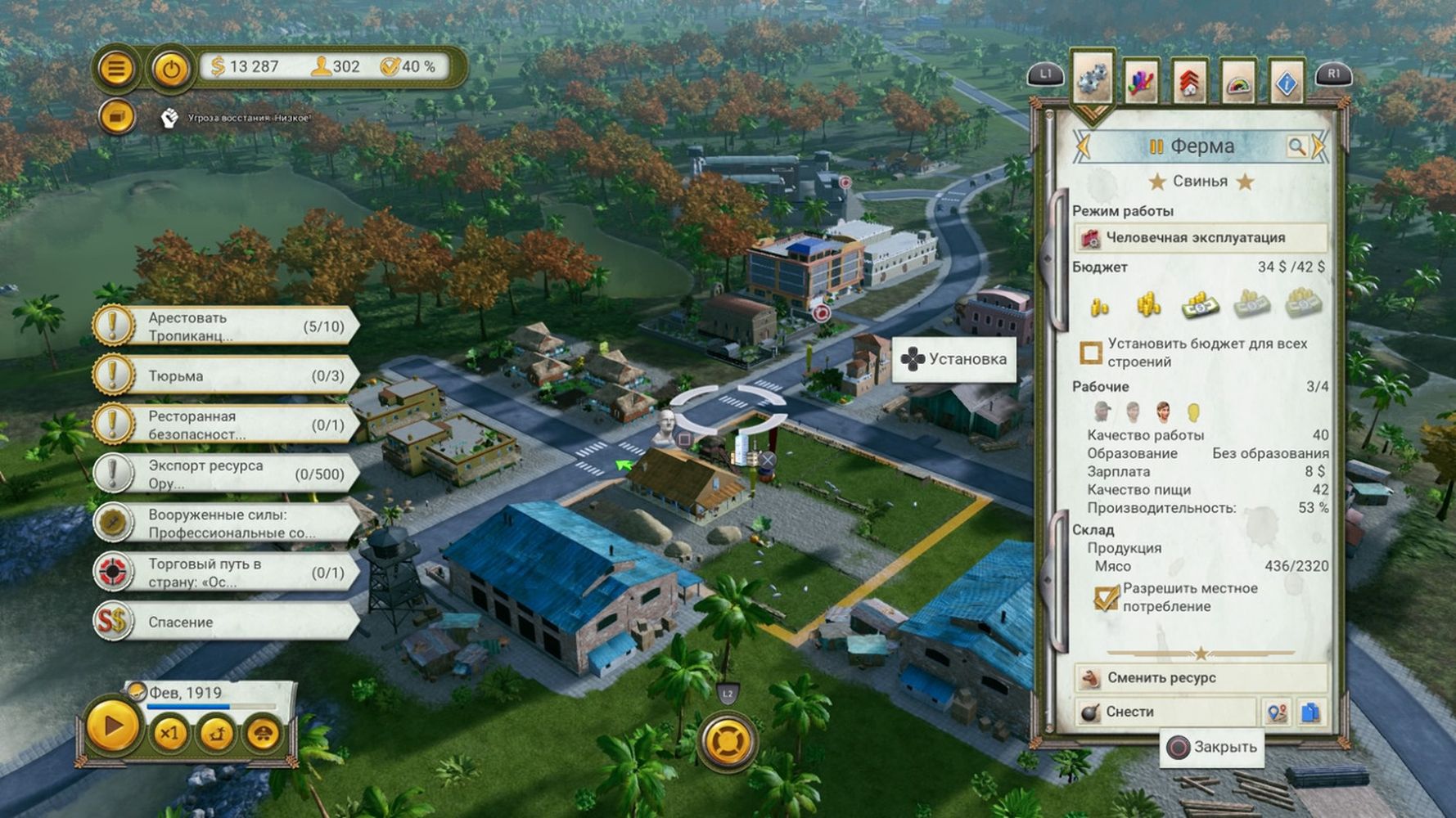Select the "Арестовать Тропиканц..." task
This screenshot has width=1456, height=818.
coord(225,326)
